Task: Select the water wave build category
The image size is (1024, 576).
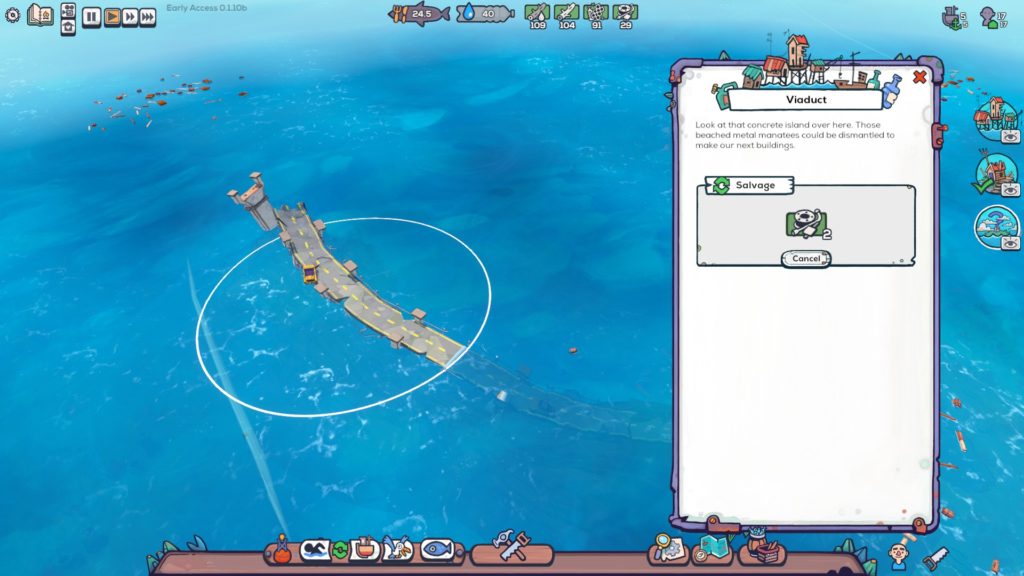Action: click(x=316, y=549)
